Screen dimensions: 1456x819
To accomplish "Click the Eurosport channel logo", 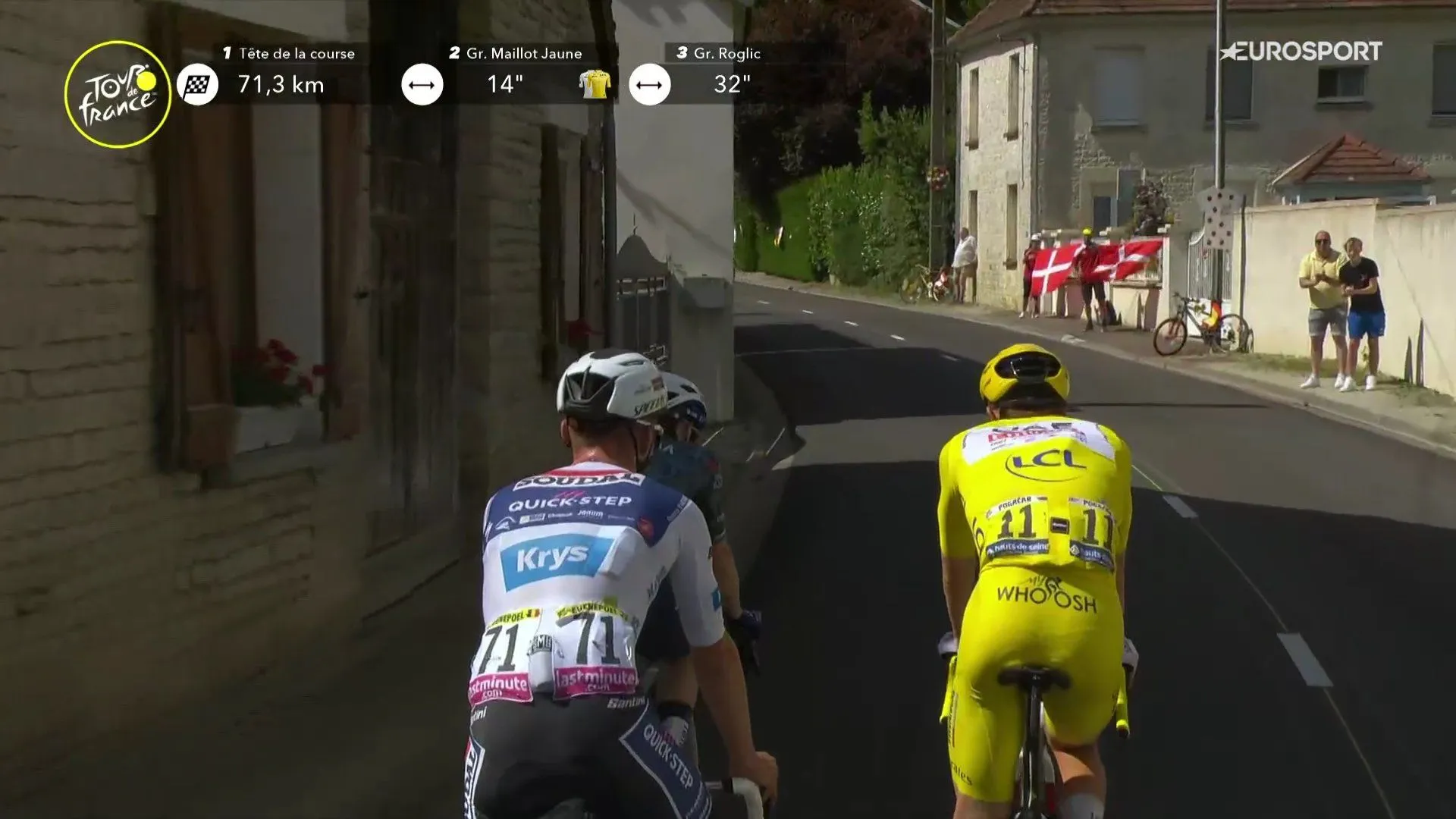I will point(1301,52).
